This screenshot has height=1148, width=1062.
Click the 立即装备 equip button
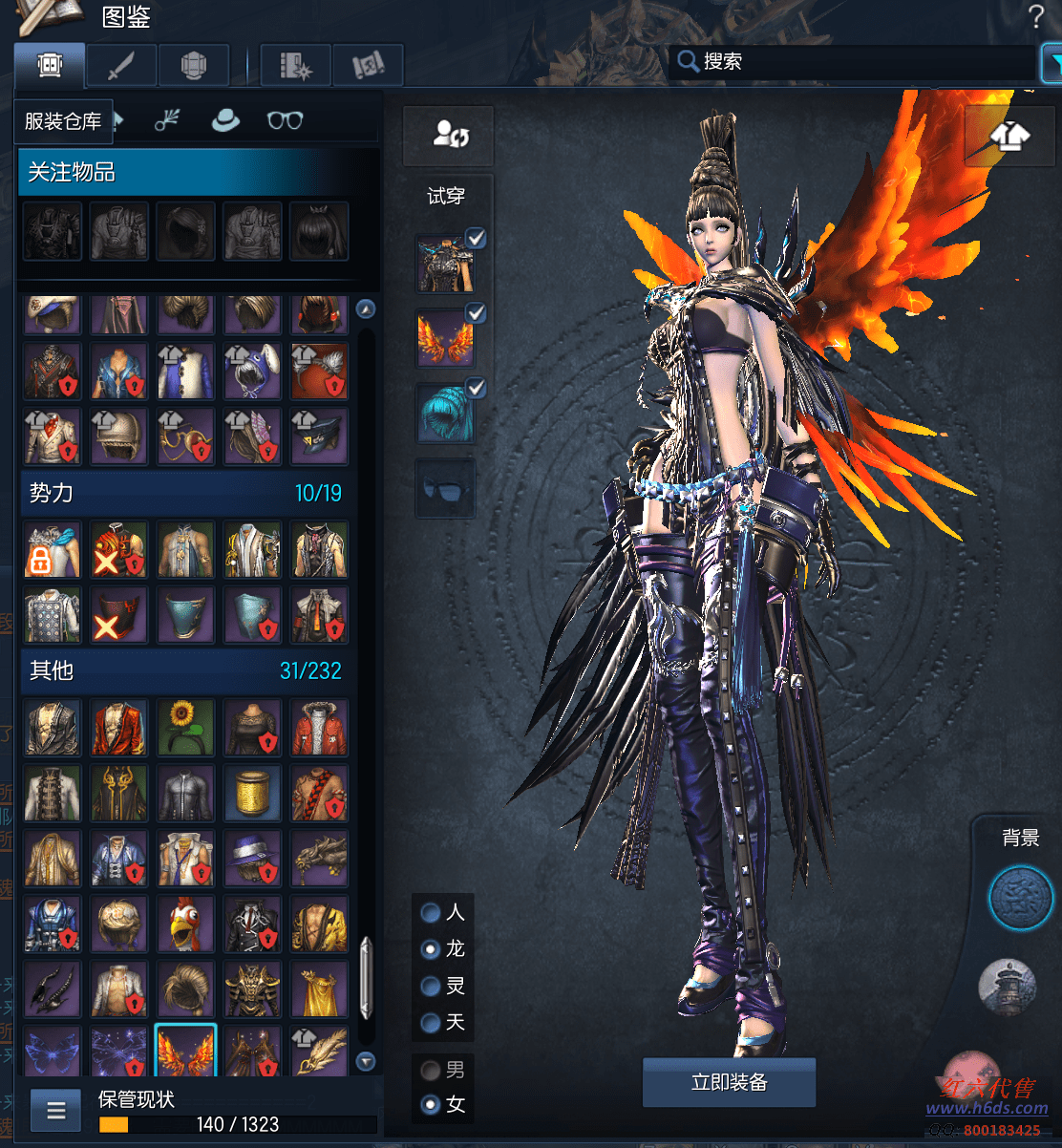729,1082
